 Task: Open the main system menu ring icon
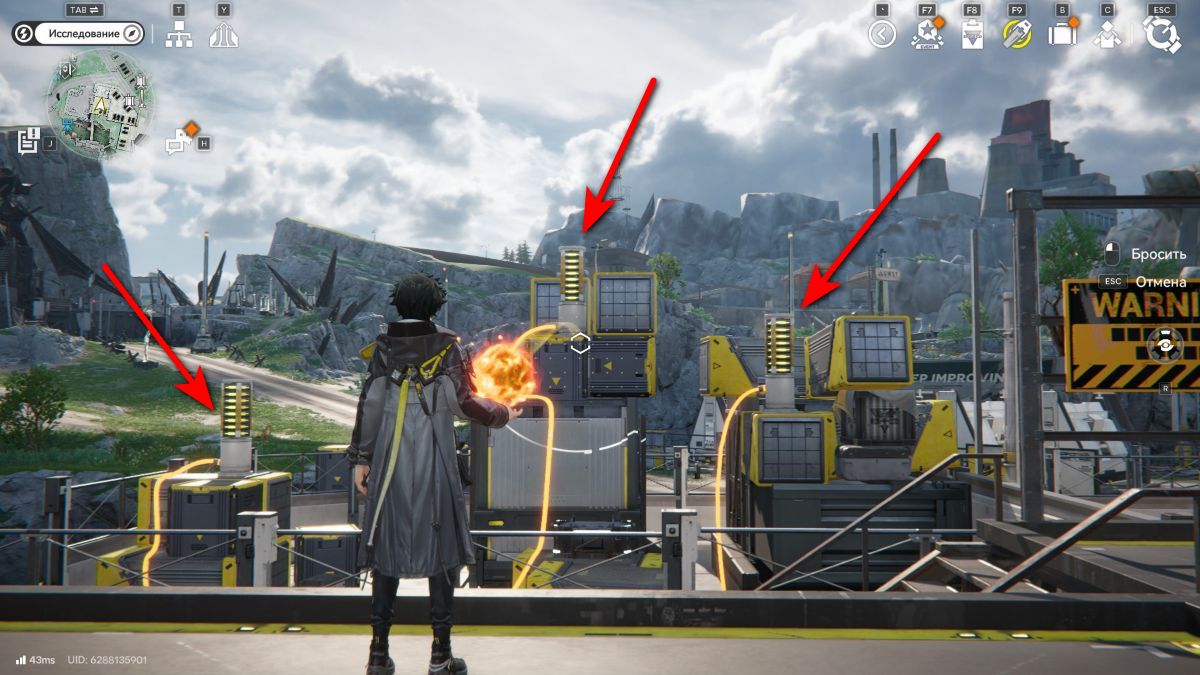point(1162,36)
